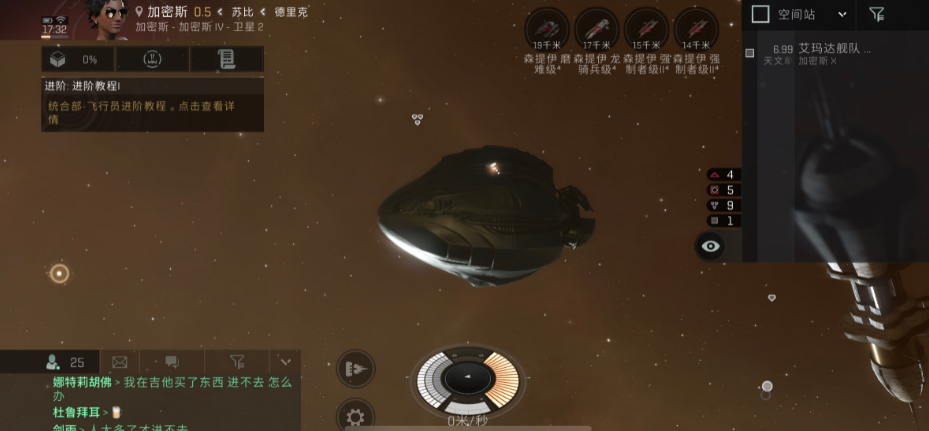Select the 17千米 龙骑兵级 locked target
The image size is (929, 431).
coord(596,28)
